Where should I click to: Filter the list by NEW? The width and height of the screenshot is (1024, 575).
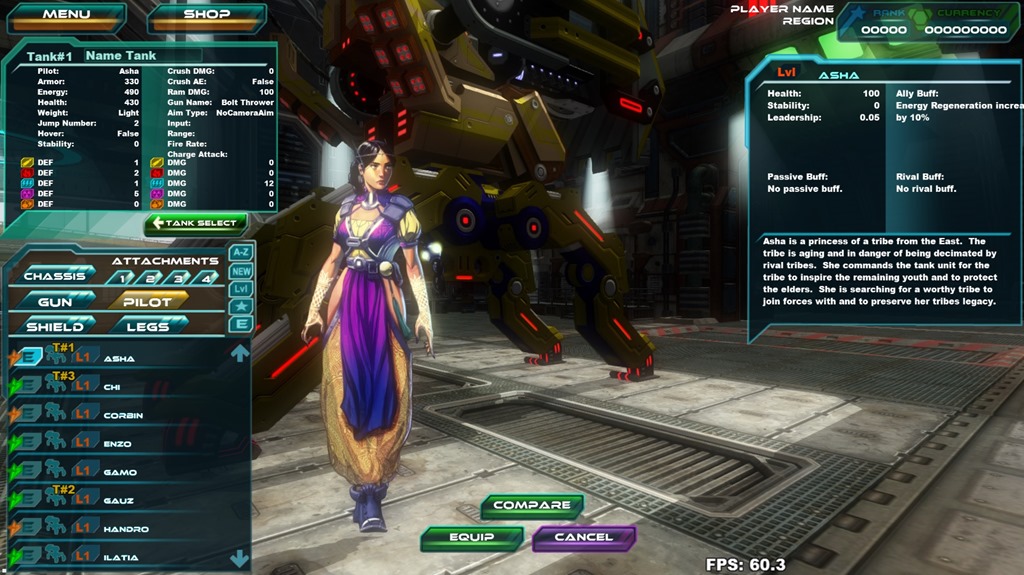tap(241, 271)
